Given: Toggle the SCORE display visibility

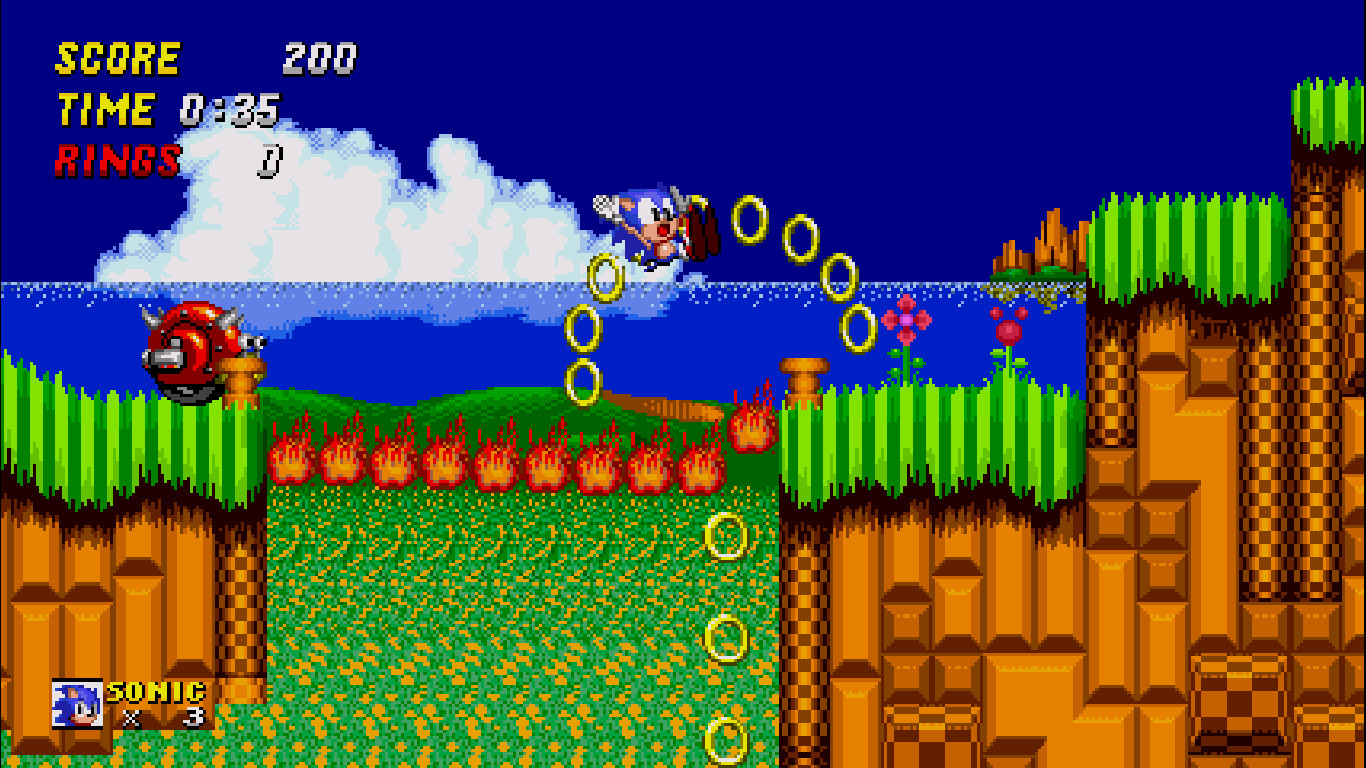Looking at the screenshot, I should 118,58.
